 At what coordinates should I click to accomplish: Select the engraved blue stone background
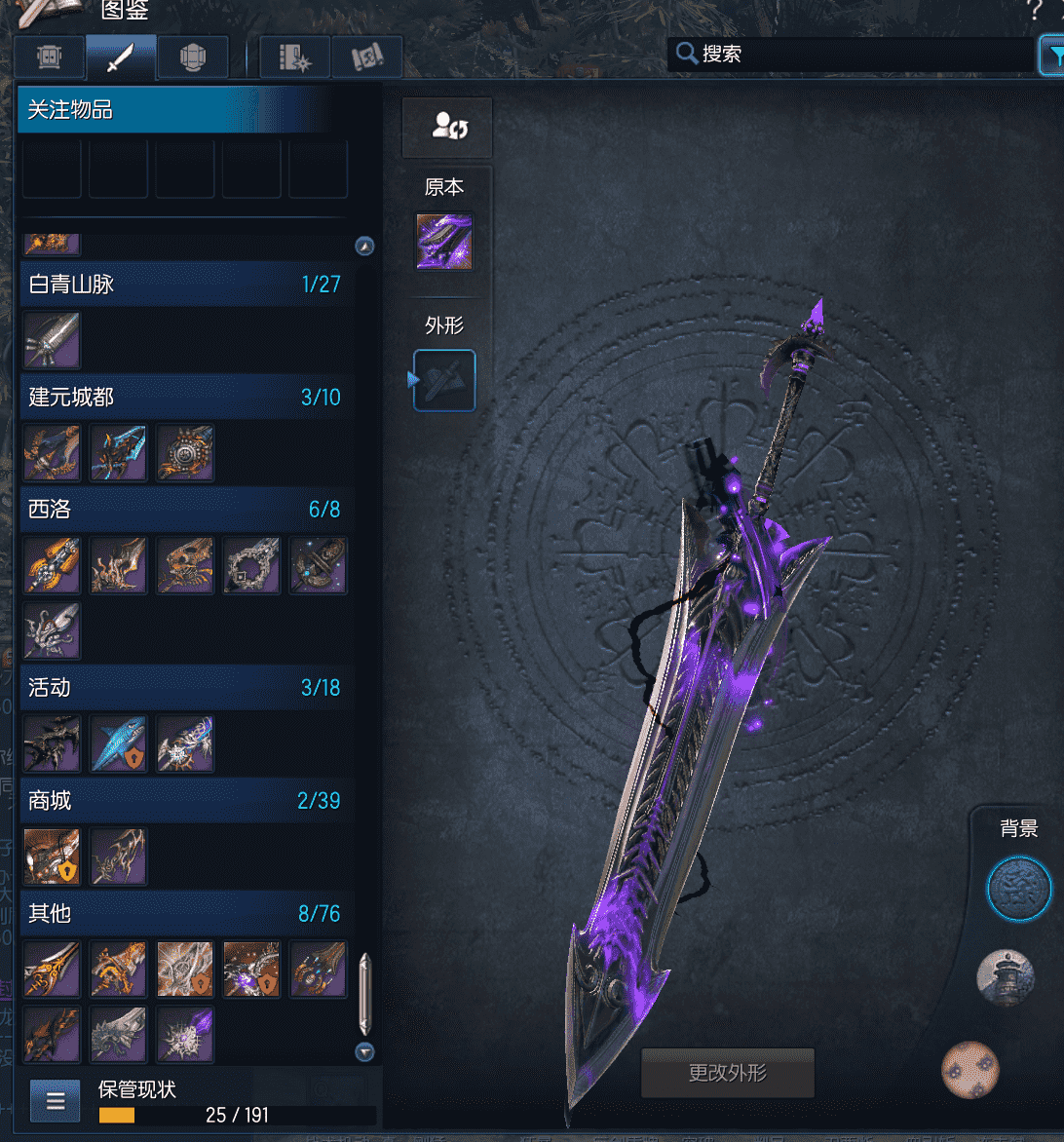coord(1019,889)
